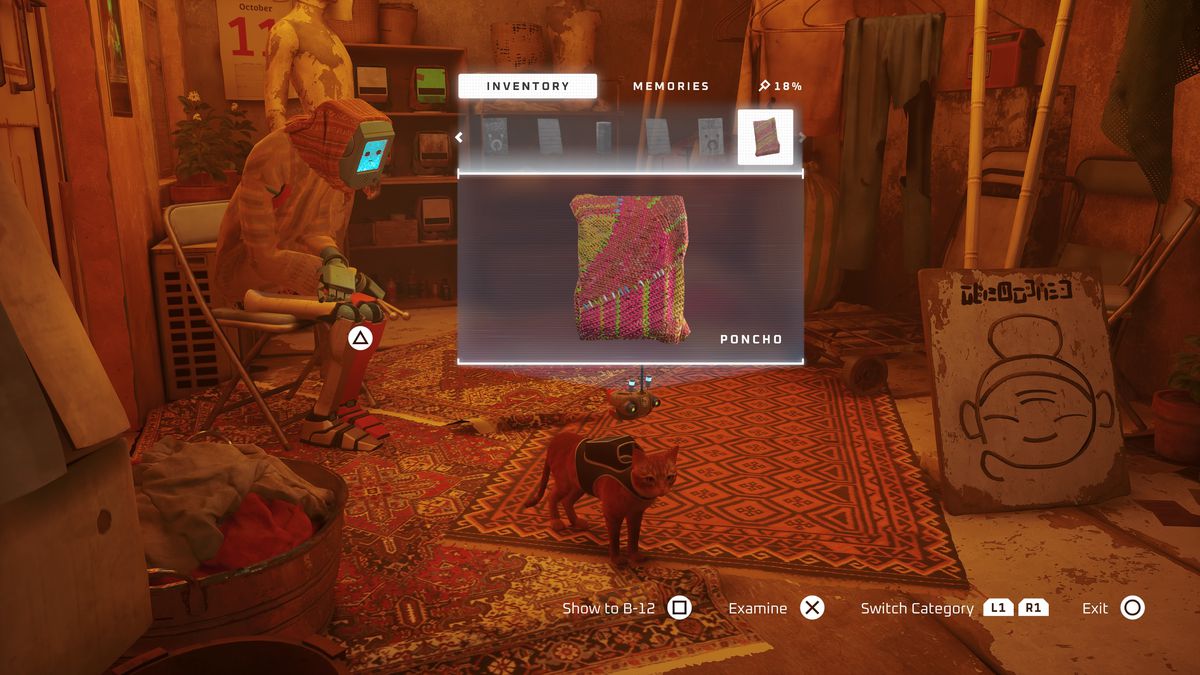Click the left arrow of the inventory strip
The height and width of the screenshot is (675, 1200).
(459, 138)
